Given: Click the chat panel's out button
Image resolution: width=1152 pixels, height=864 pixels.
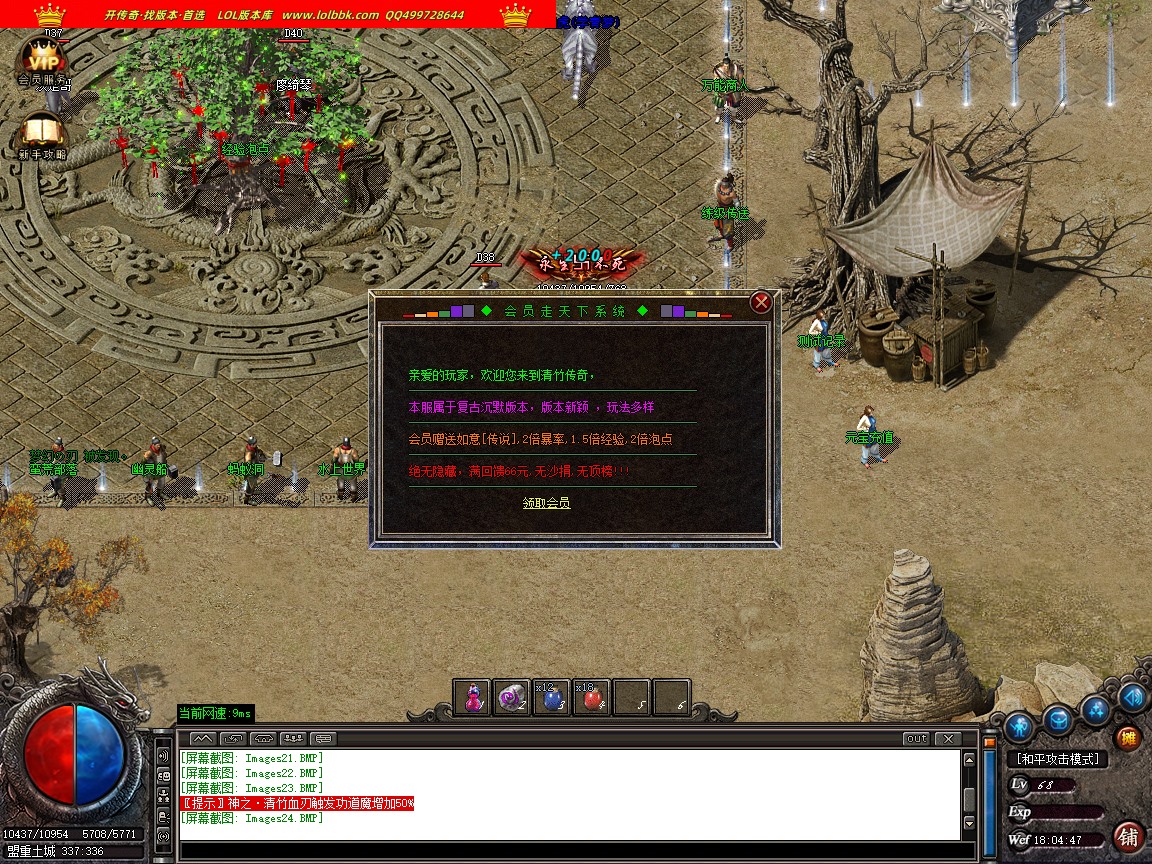Looking at the screenshot, I should coord(915,739).
